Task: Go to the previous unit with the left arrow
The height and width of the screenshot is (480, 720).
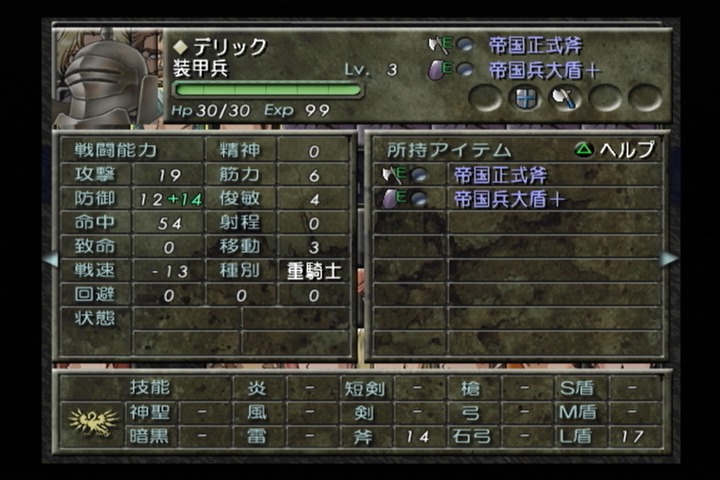Action: click(49, 258)
